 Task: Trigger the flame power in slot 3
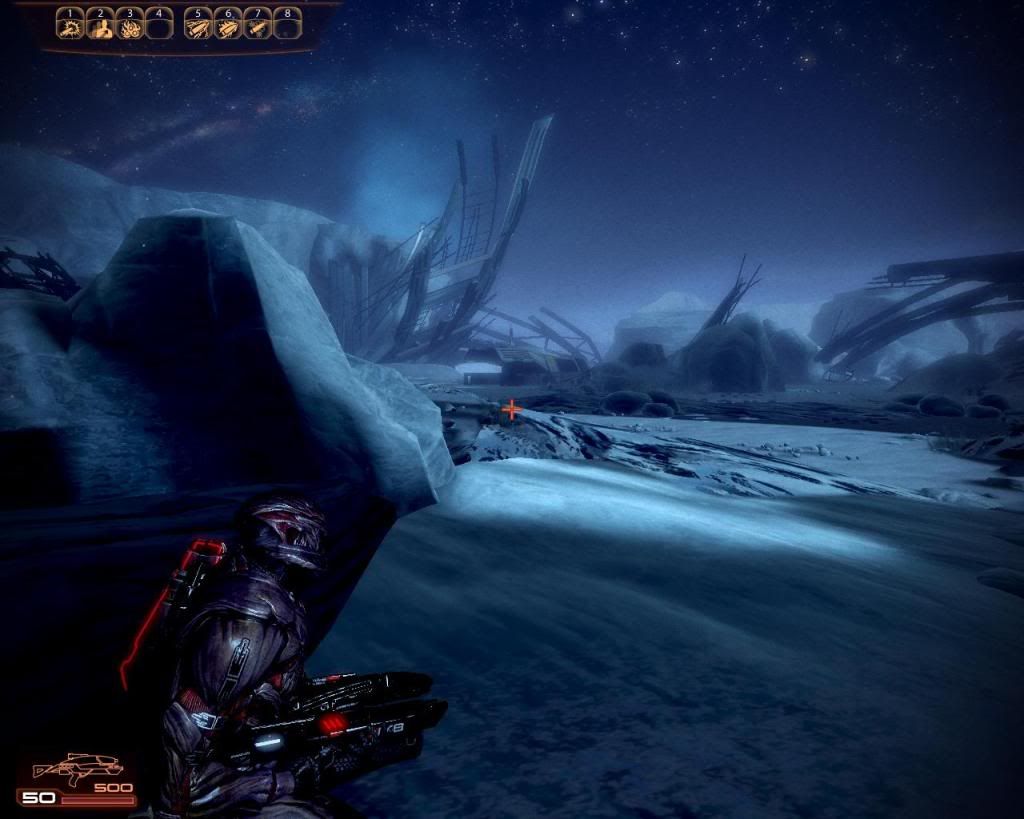point(129,26)
